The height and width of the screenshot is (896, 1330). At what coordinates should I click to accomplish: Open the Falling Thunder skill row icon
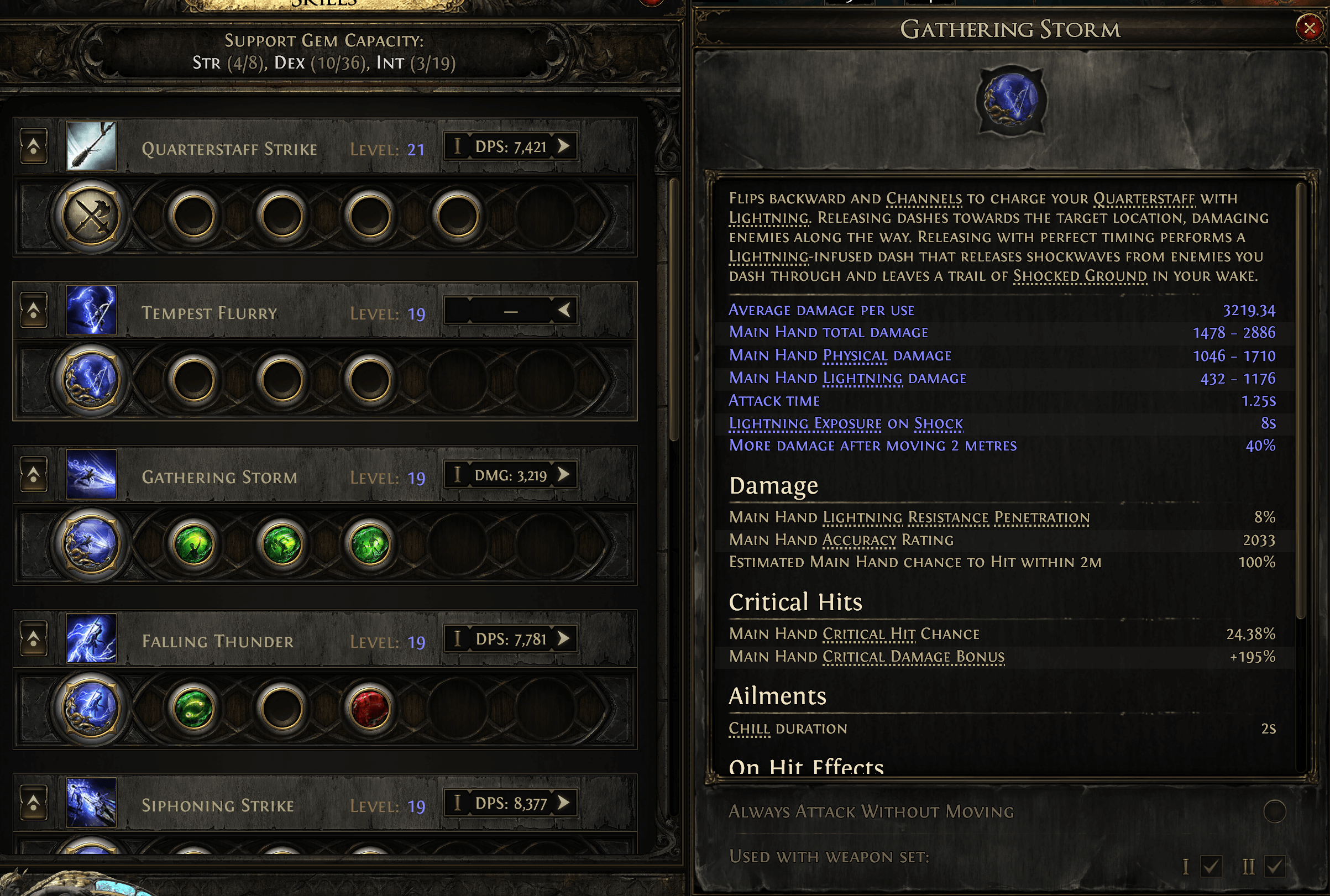pyautogui.click(x=91, y=639)
